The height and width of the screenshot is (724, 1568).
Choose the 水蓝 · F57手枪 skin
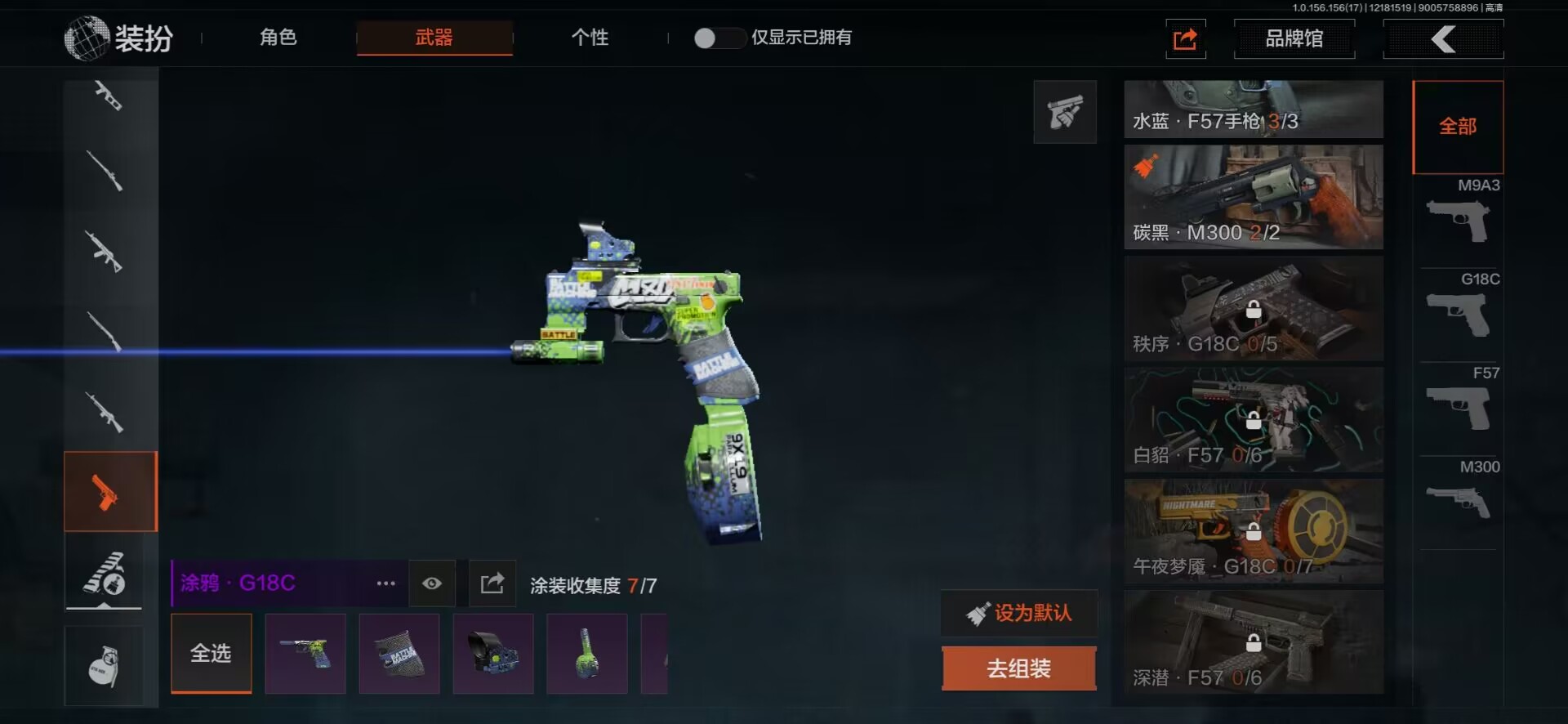pos(1254,109)
